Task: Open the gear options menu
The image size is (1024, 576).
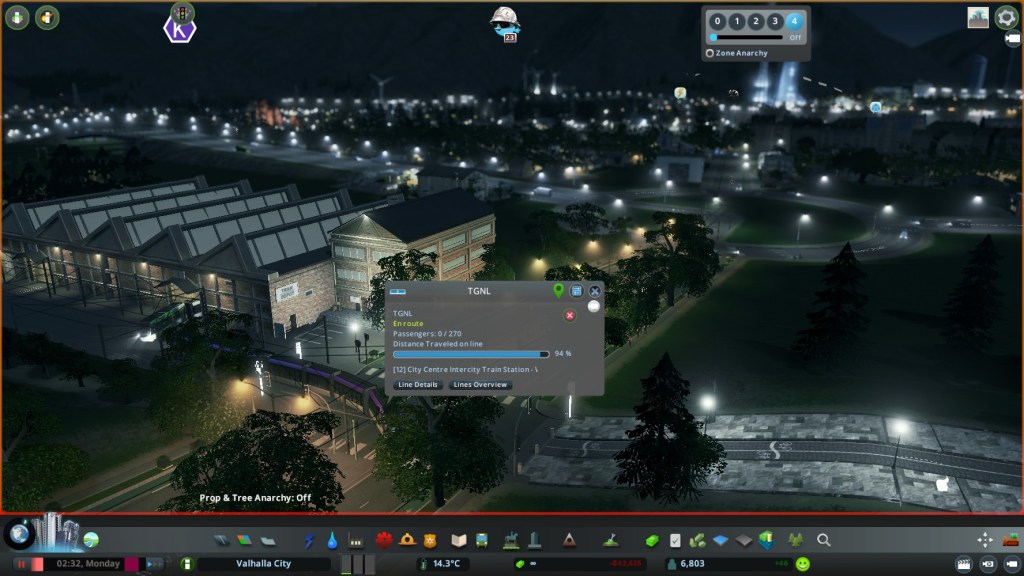Action: click(1006, 18)
